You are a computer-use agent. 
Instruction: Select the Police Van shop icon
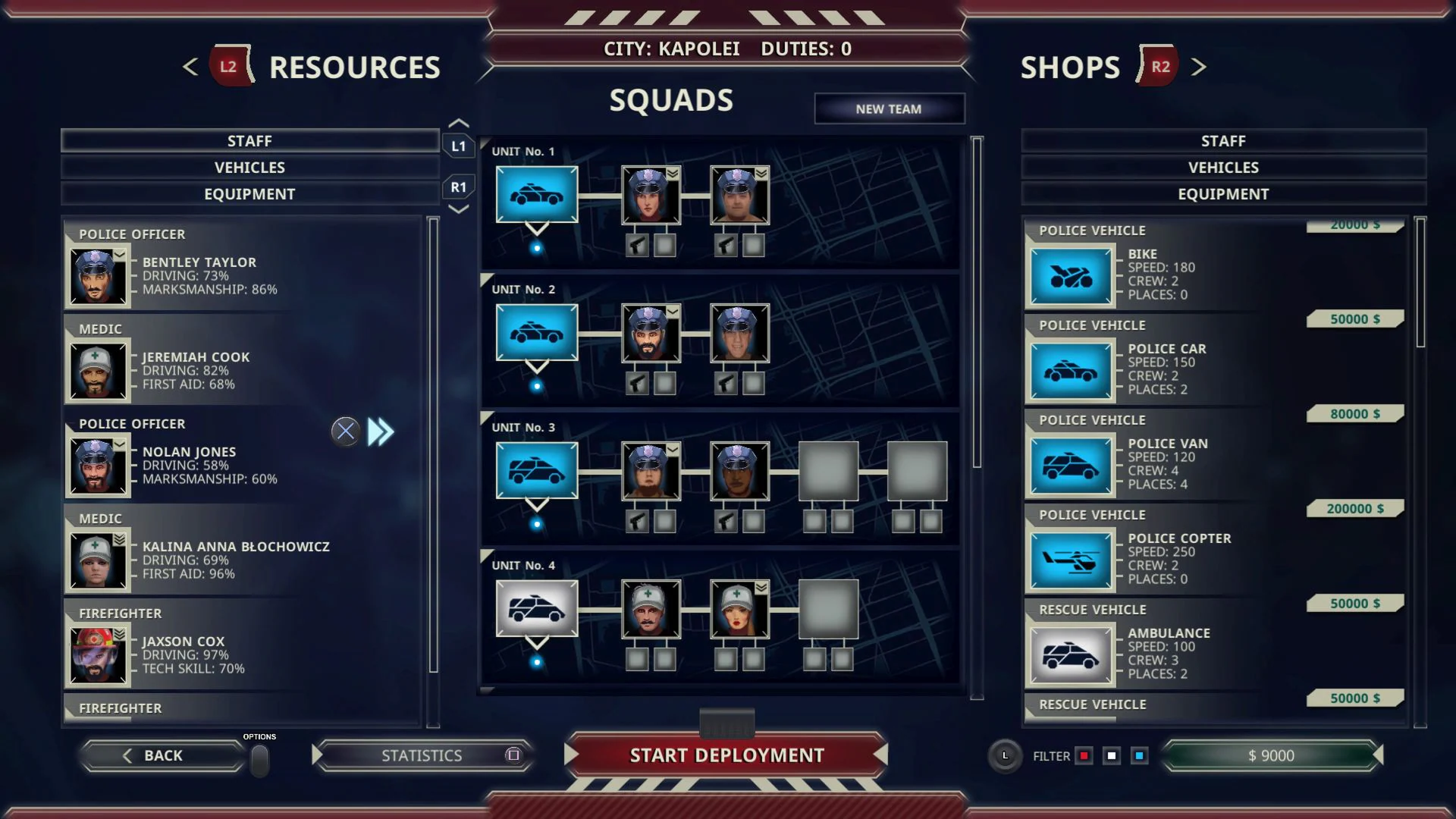[x=1071, y=465]
